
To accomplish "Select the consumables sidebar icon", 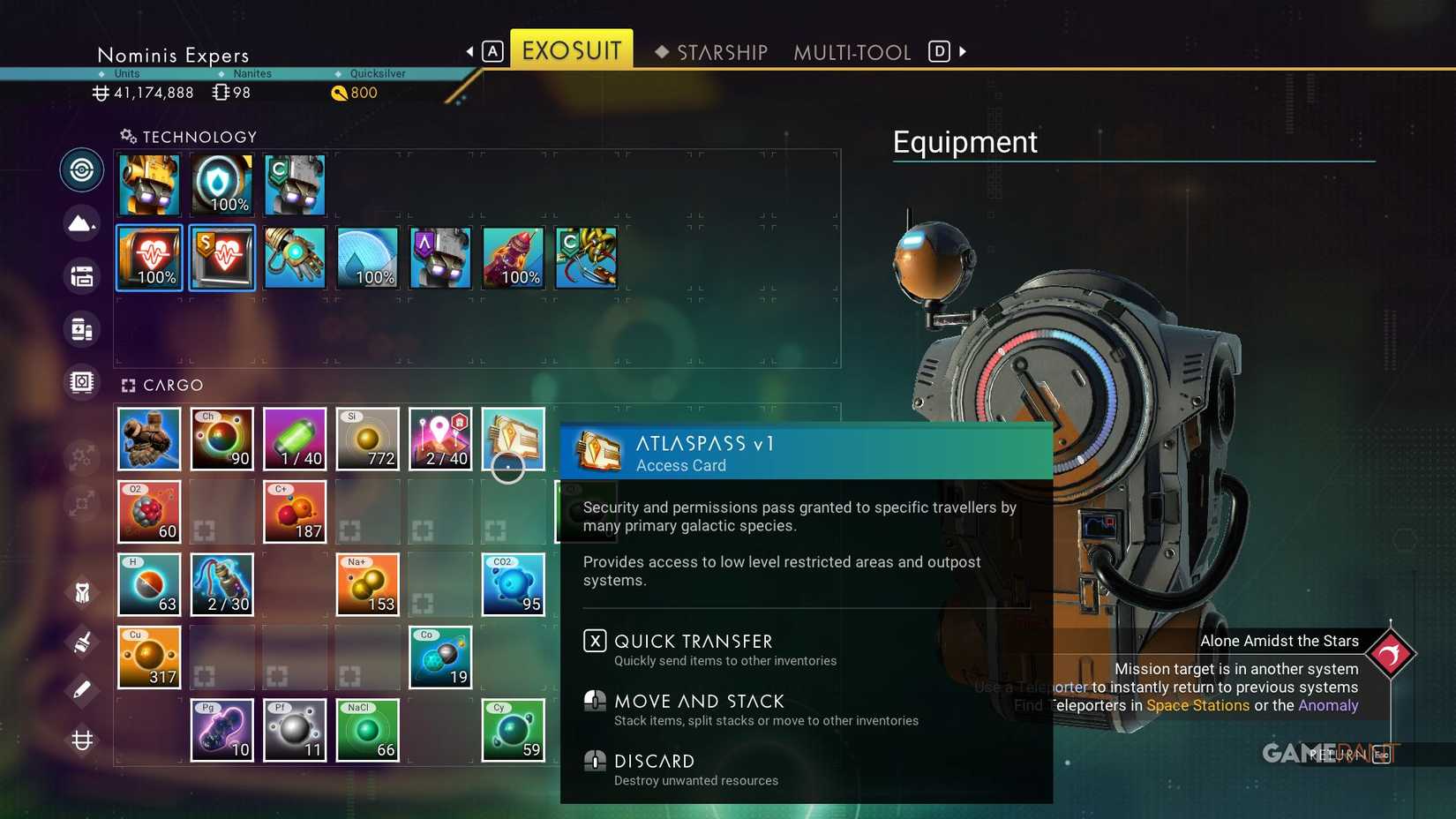I will pyautogui.click(x=81, y=329).
